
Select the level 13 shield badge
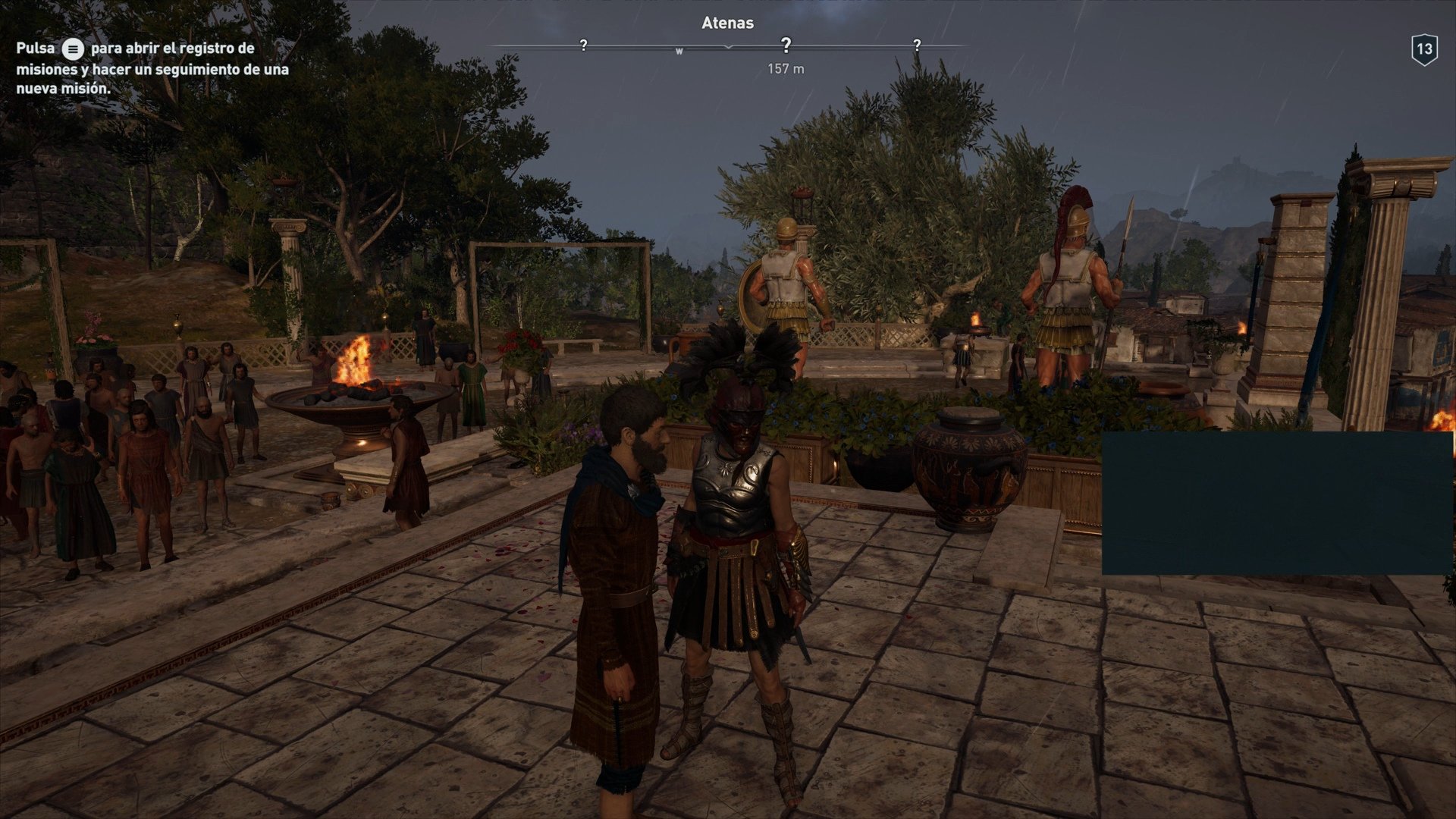(1426, 48)
